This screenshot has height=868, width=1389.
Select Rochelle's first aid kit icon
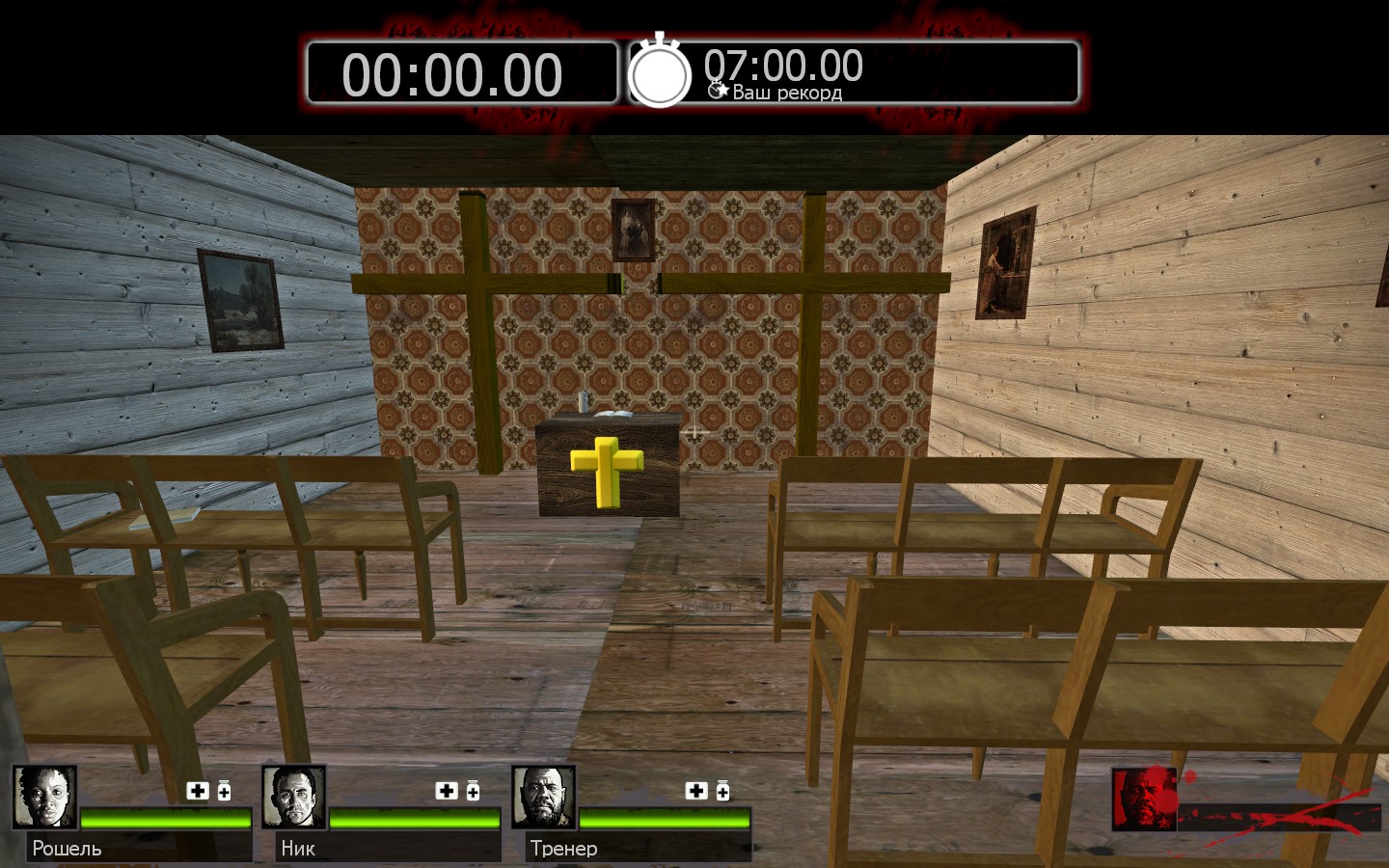(198, 791)
